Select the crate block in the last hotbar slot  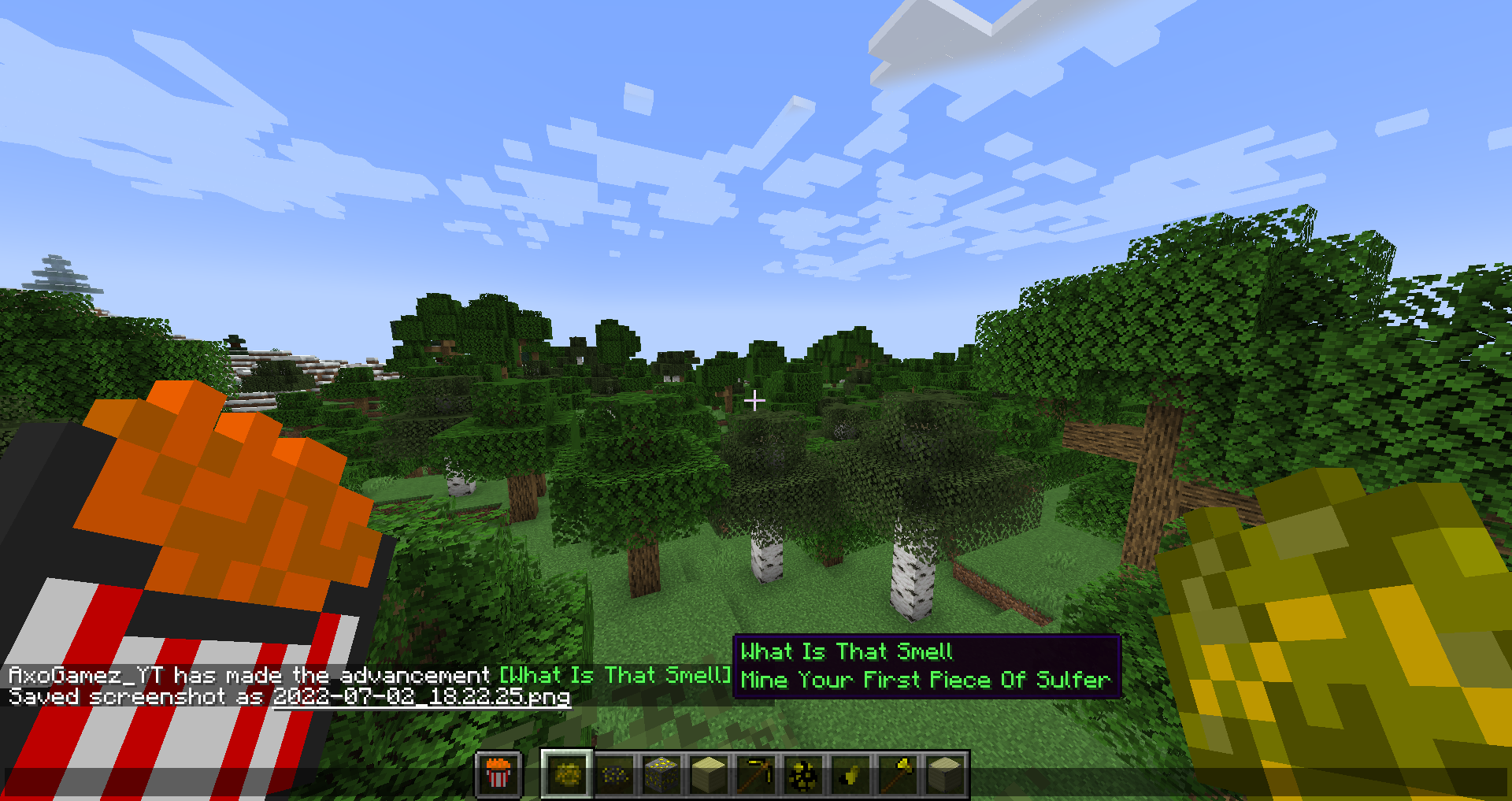(x=944, y=775)
